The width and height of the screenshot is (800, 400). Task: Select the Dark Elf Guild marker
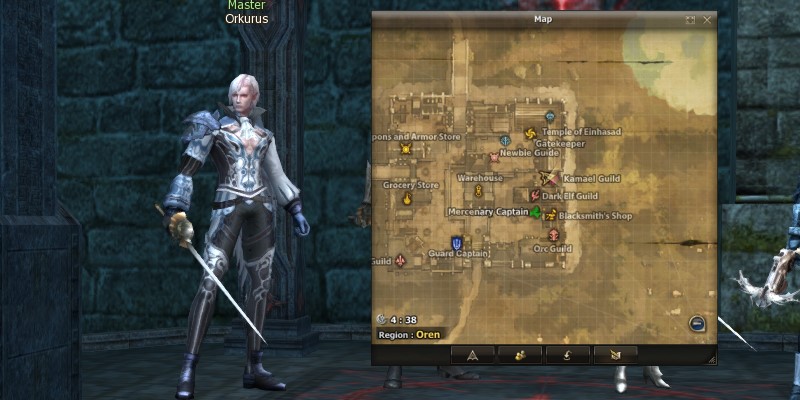tap(535, 196)
